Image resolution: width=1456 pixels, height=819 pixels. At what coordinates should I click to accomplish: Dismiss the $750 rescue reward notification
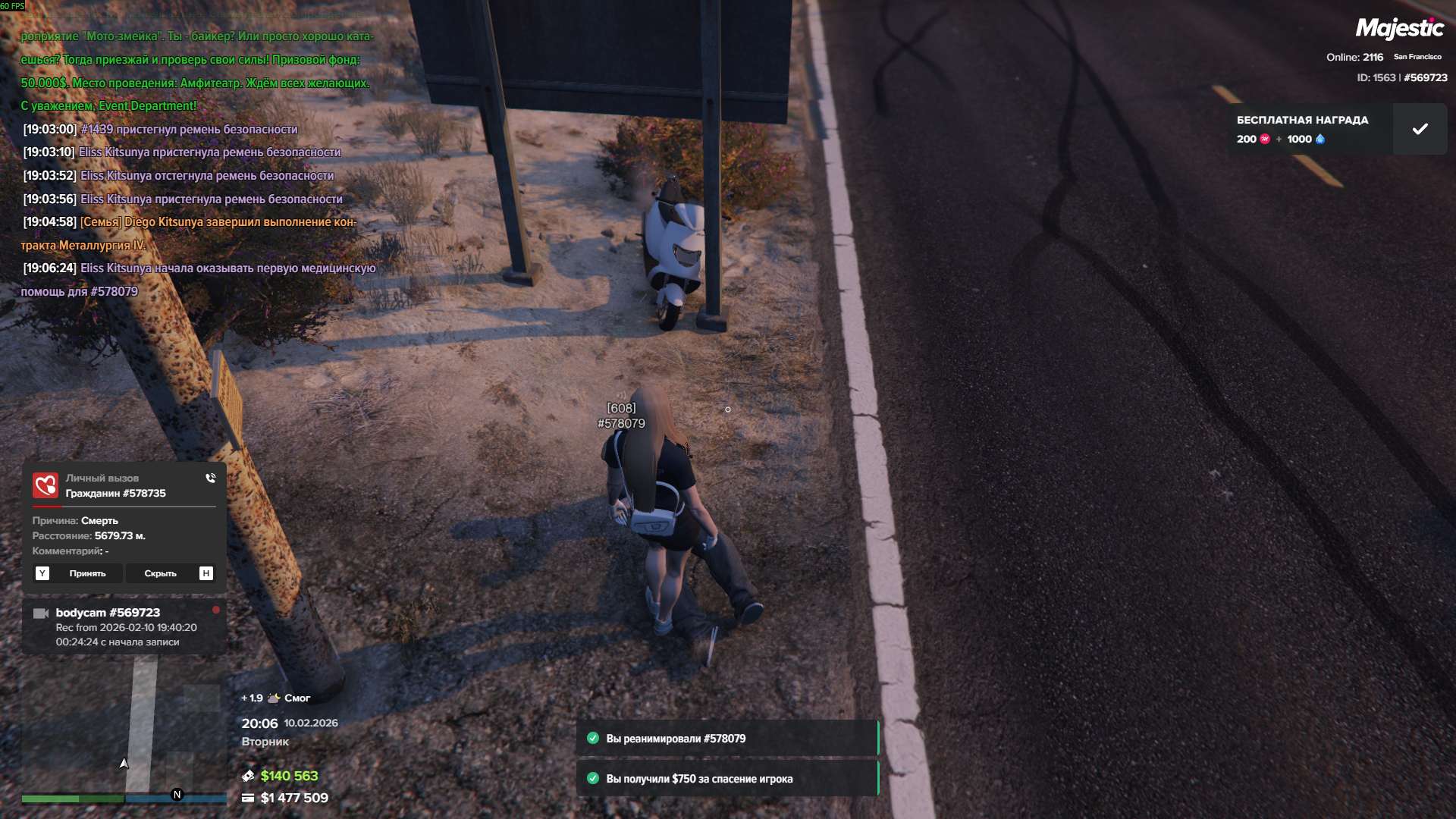(x=726, y=779)
